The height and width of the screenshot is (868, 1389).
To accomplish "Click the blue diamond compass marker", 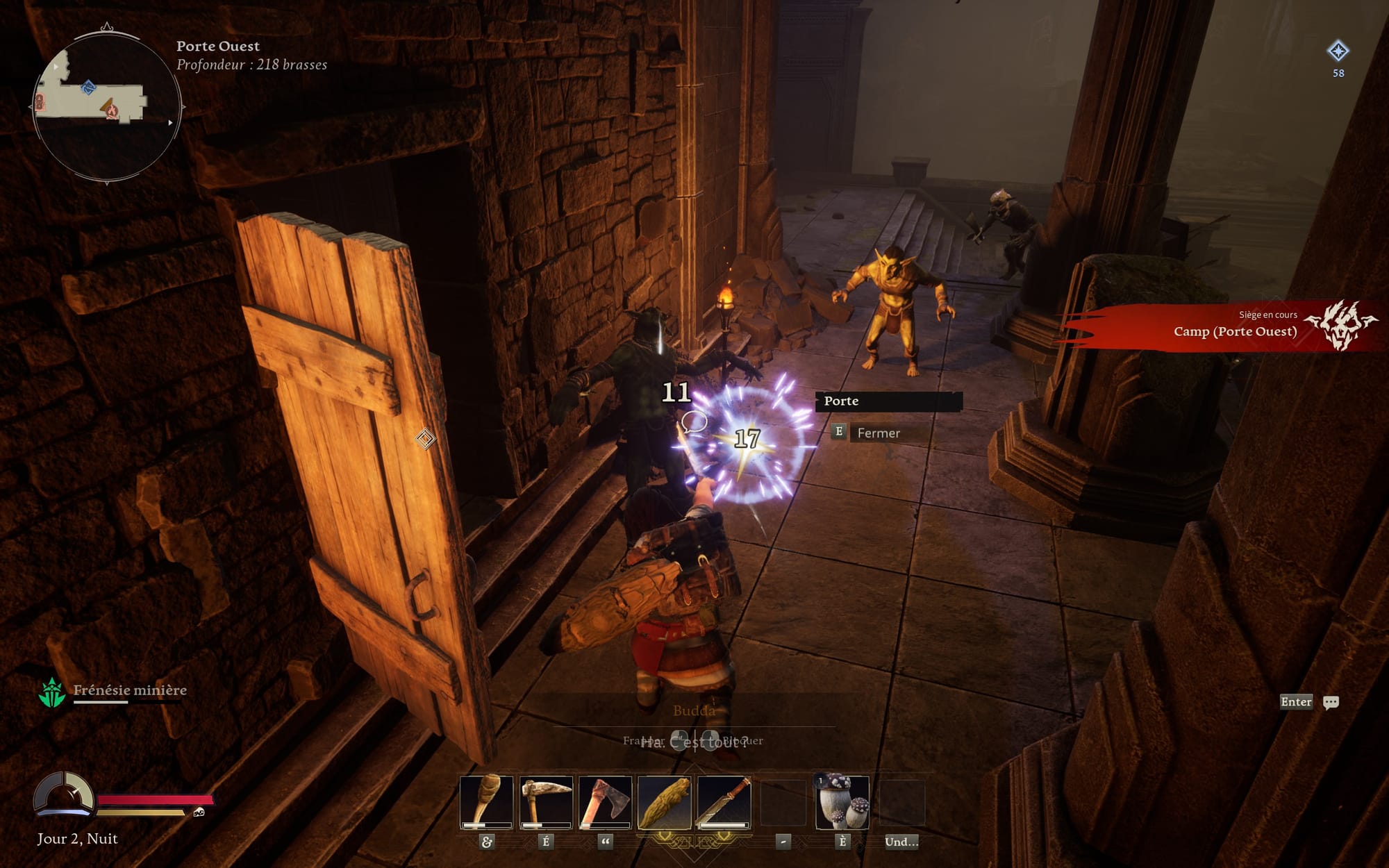I will (1338, 51).
